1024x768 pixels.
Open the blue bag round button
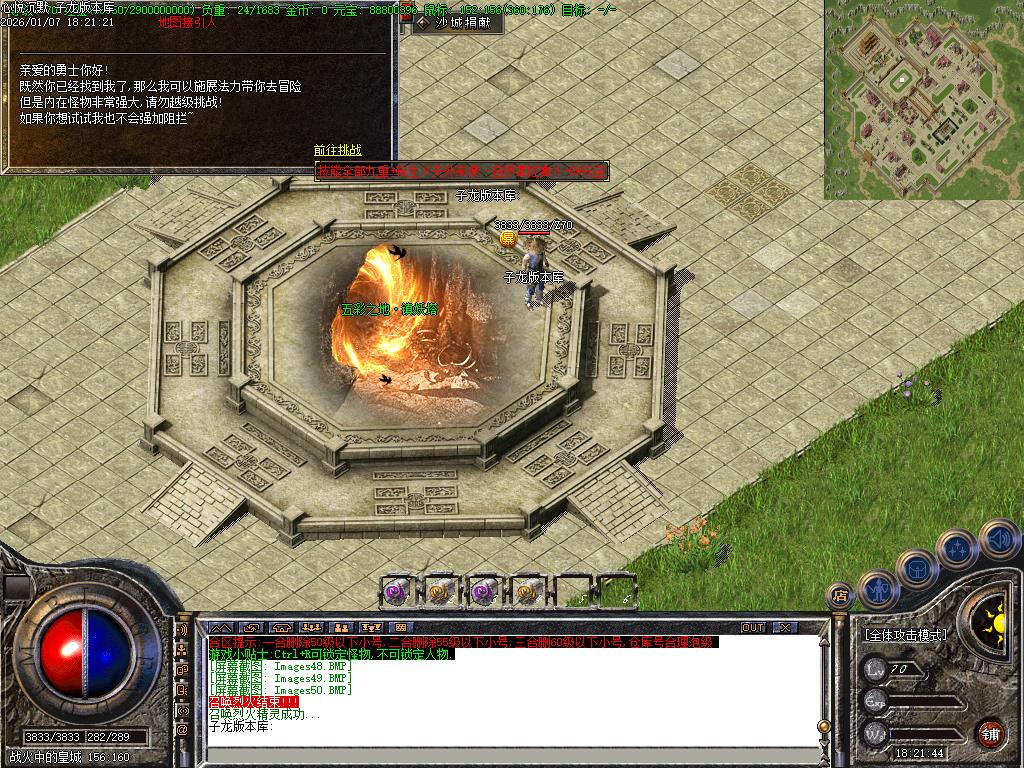[917, 568]
